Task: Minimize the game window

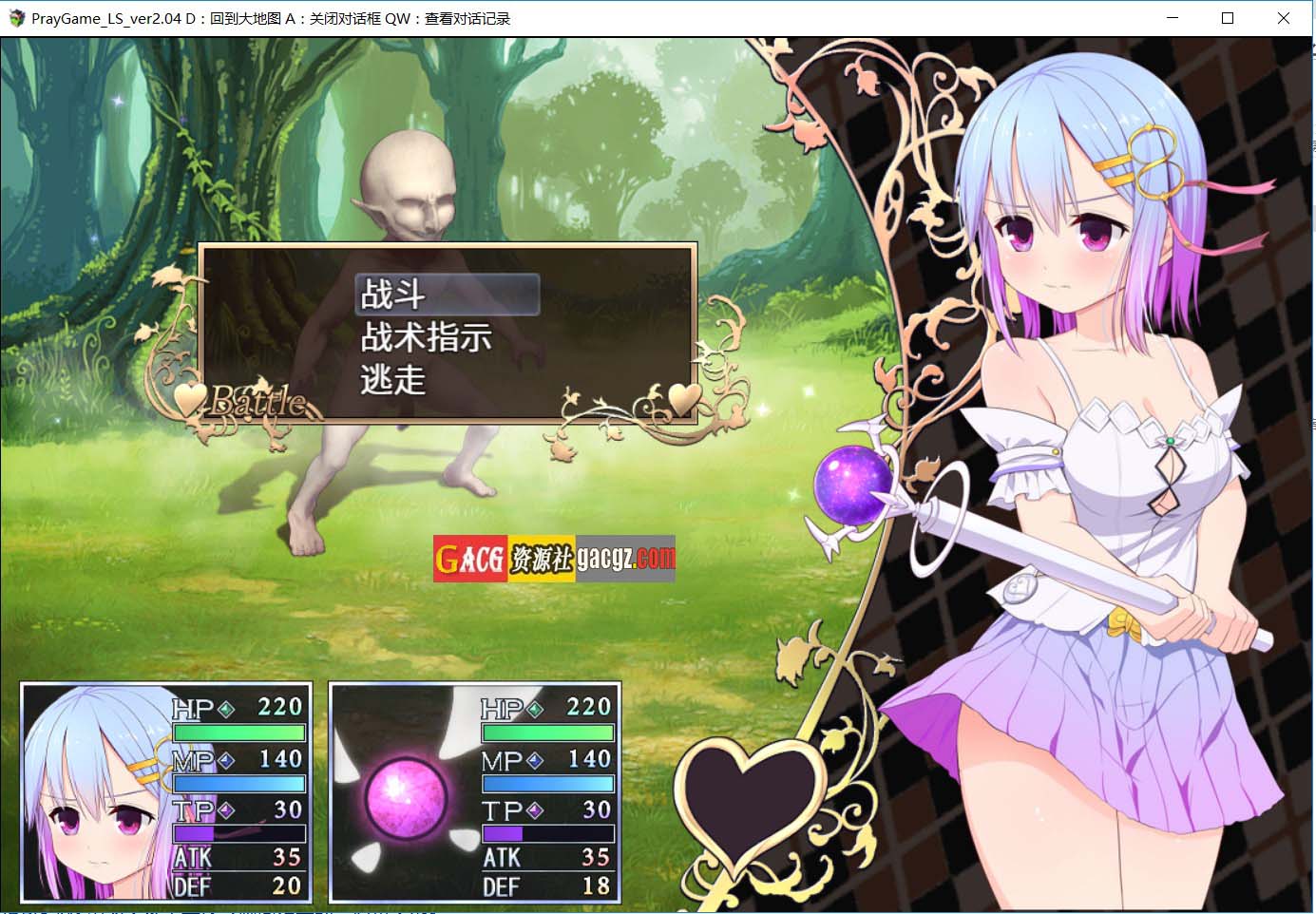Action: point(1173,18)
